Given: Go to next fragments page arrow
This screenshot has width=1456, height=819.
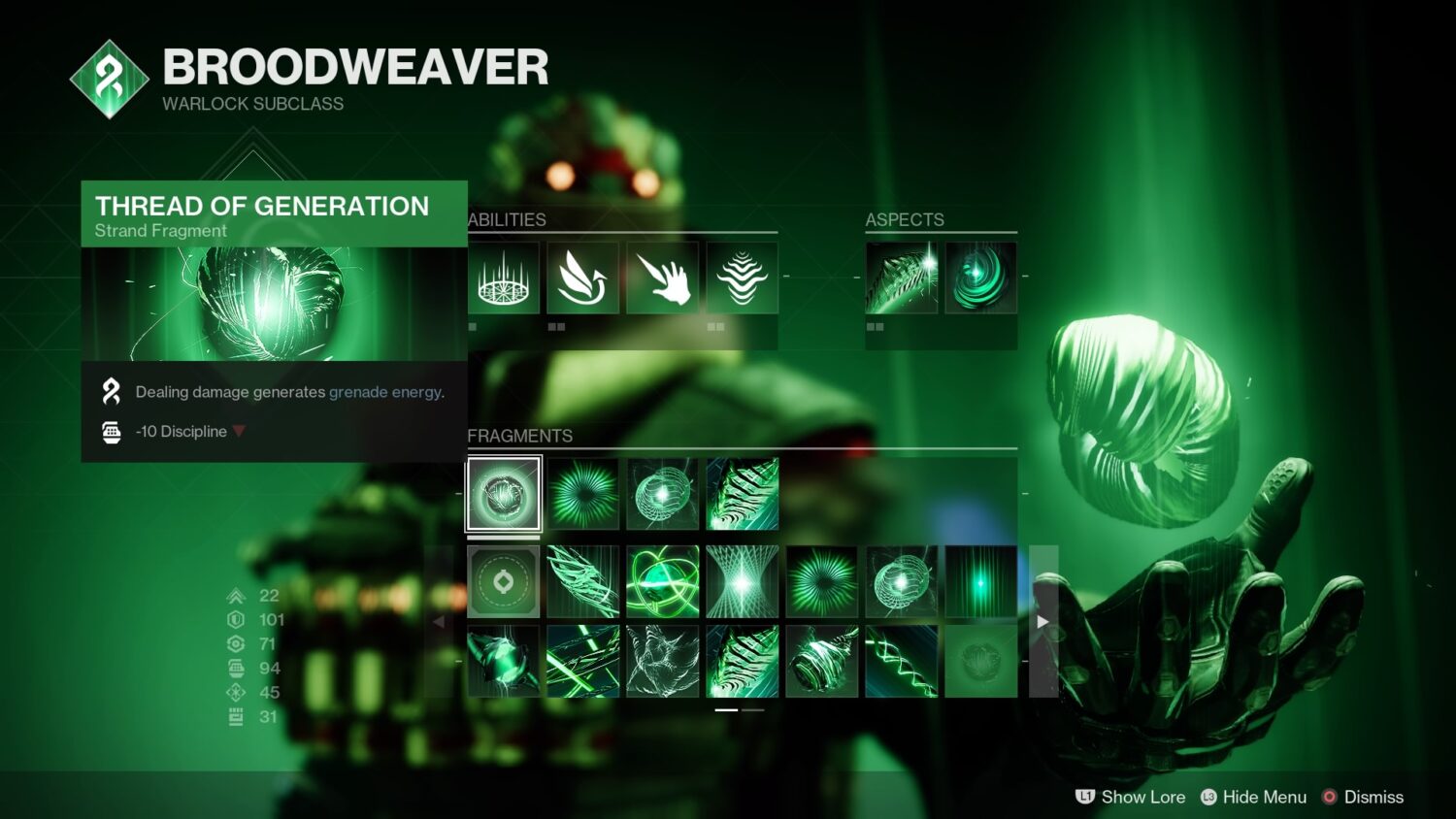Looking at the screenshot, I should 1042,621.
